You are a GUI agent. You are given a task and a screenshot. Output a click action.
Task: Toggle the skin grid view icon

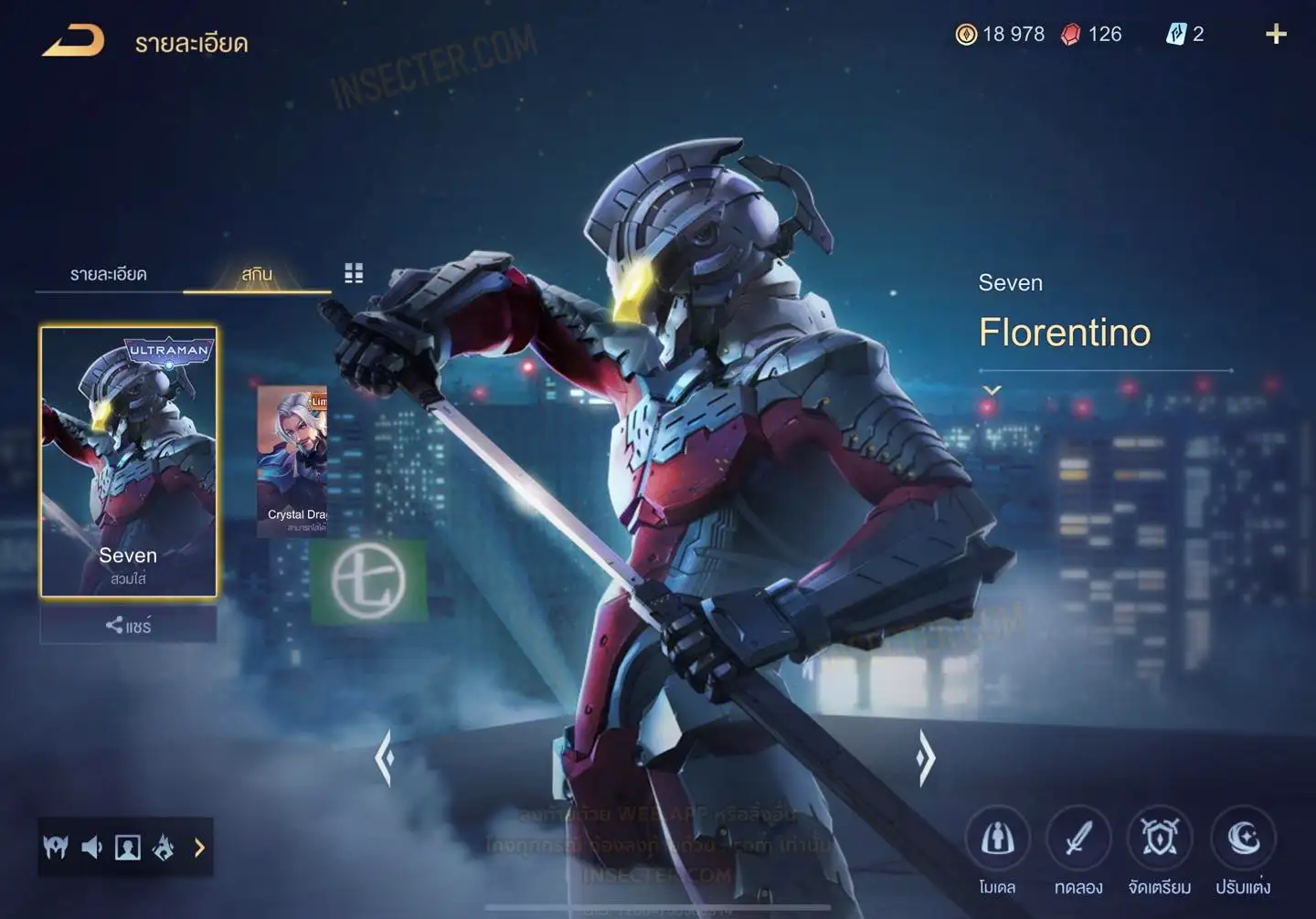click(x=354, y=273)
